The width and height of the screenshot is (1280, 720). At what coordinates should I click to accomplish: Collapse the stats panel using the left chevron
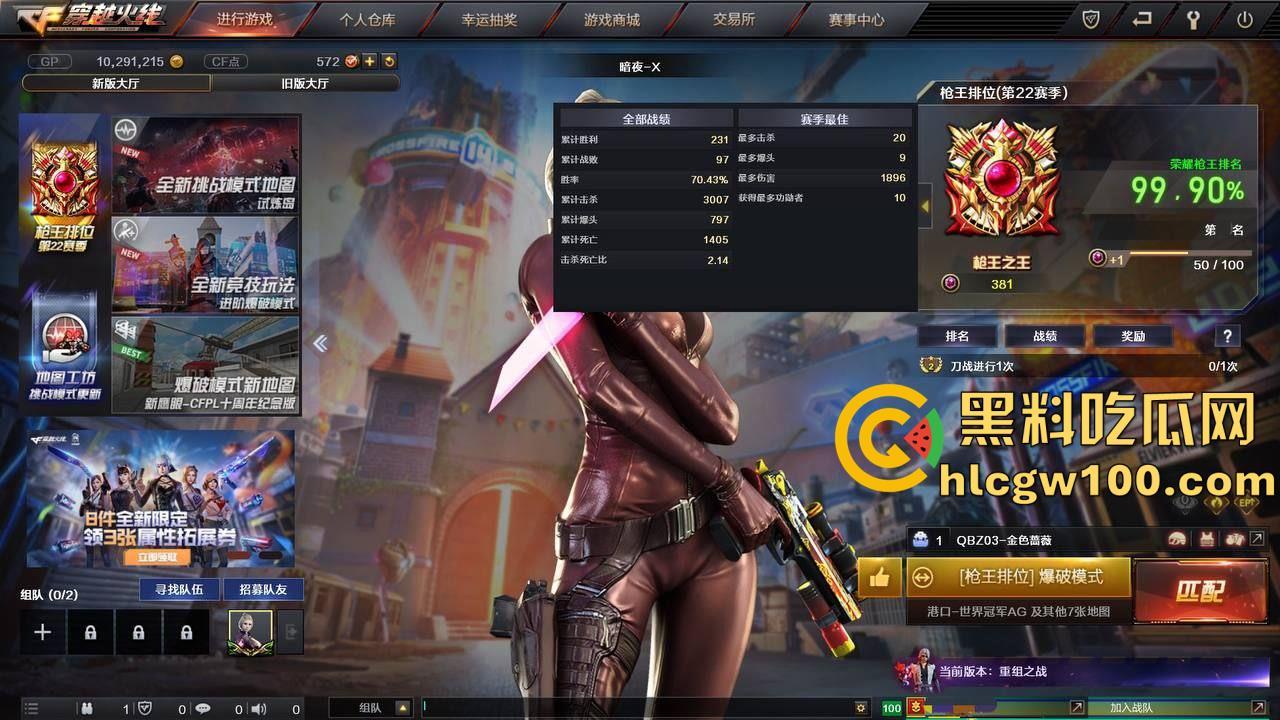pos(320,343)
